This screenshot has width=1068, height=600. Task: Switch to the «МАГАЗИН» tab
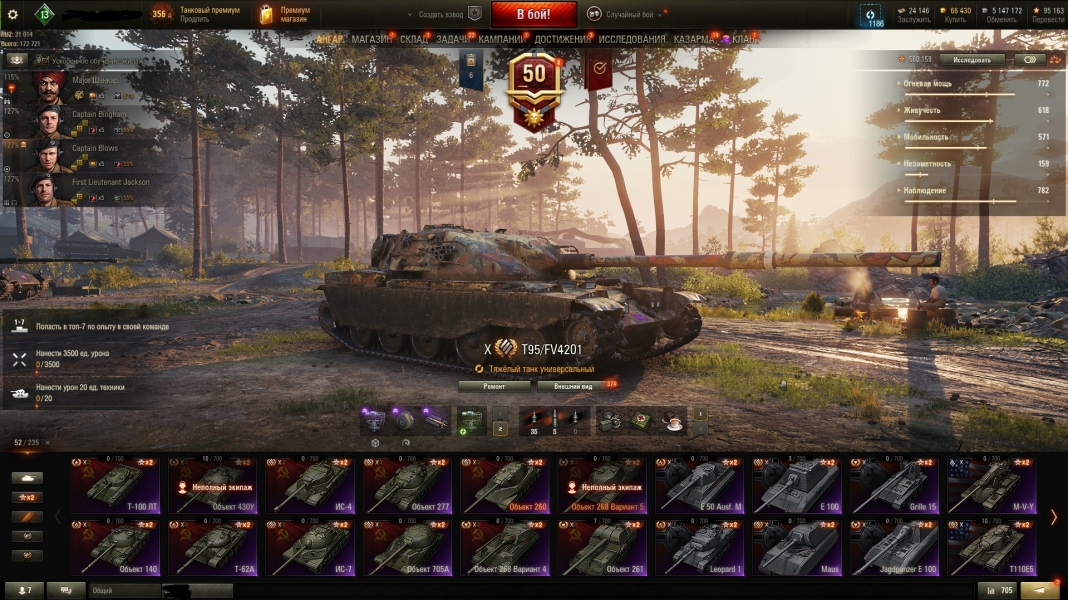pos(372,39)
